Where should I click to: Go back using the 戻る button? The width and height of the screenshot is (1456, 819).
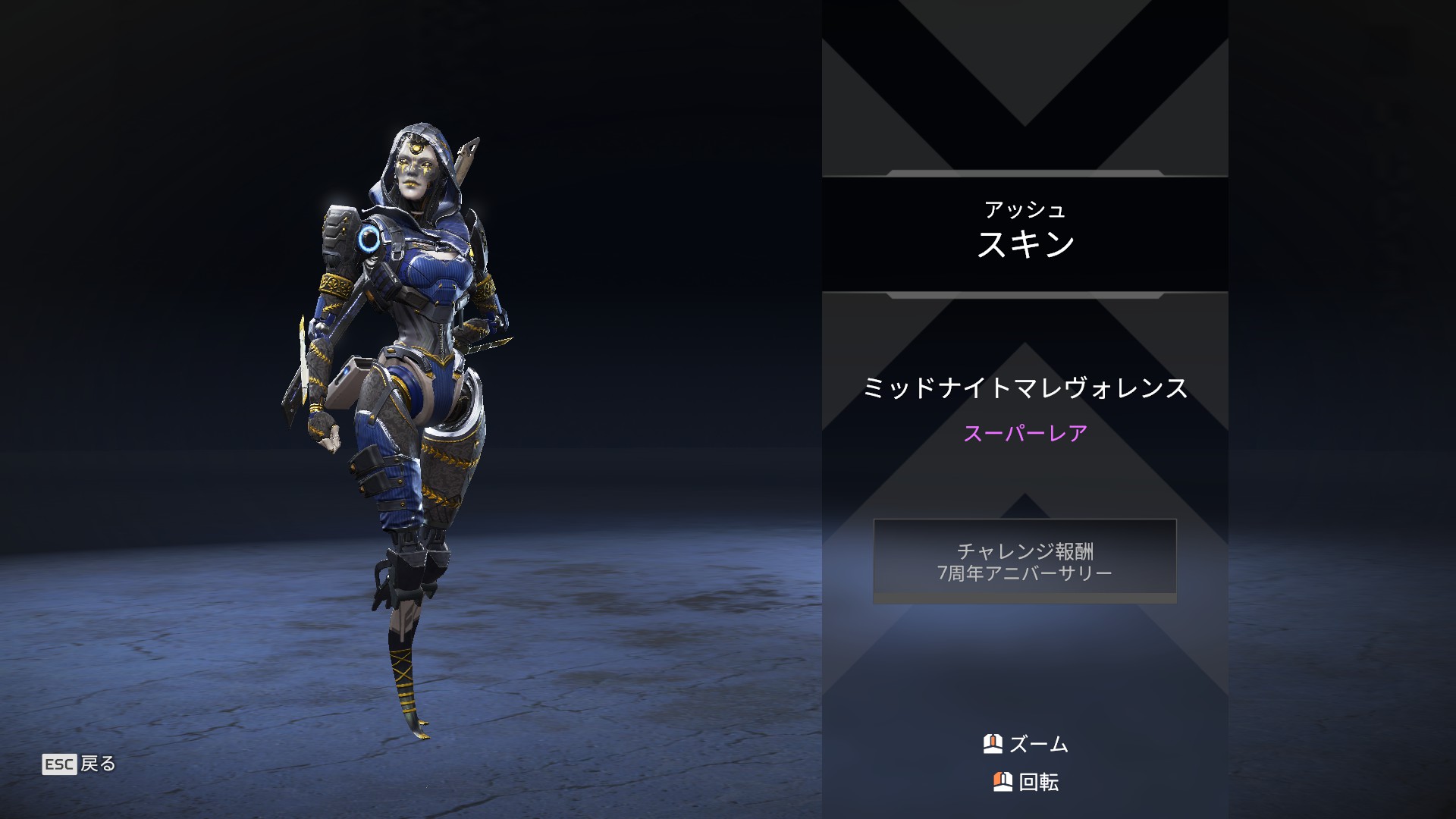coord(80,764)
